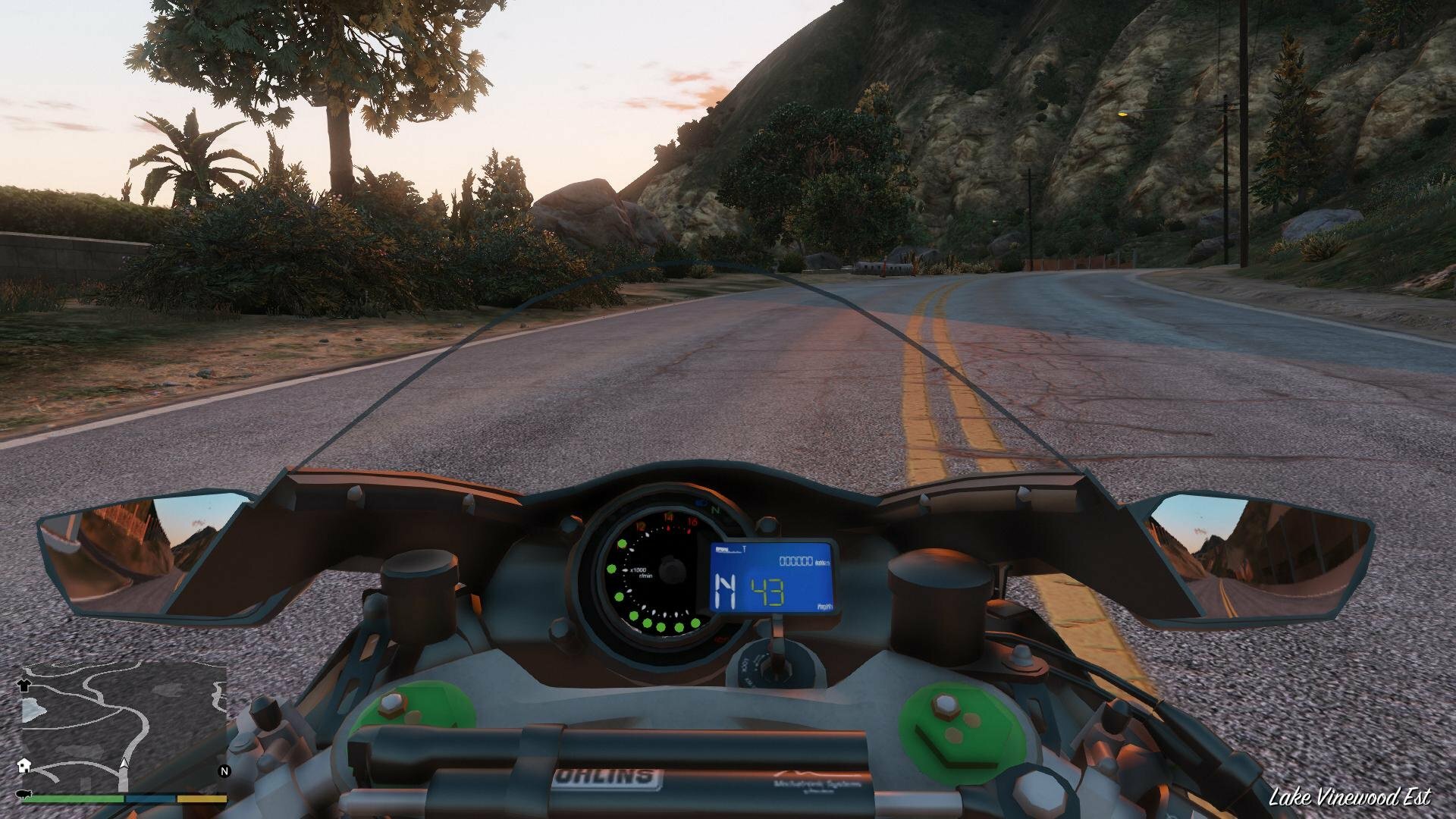The height and width of the screenshot is (819, 1456).
Task: Select the blimp blip on the minimap
Action: 23,793
